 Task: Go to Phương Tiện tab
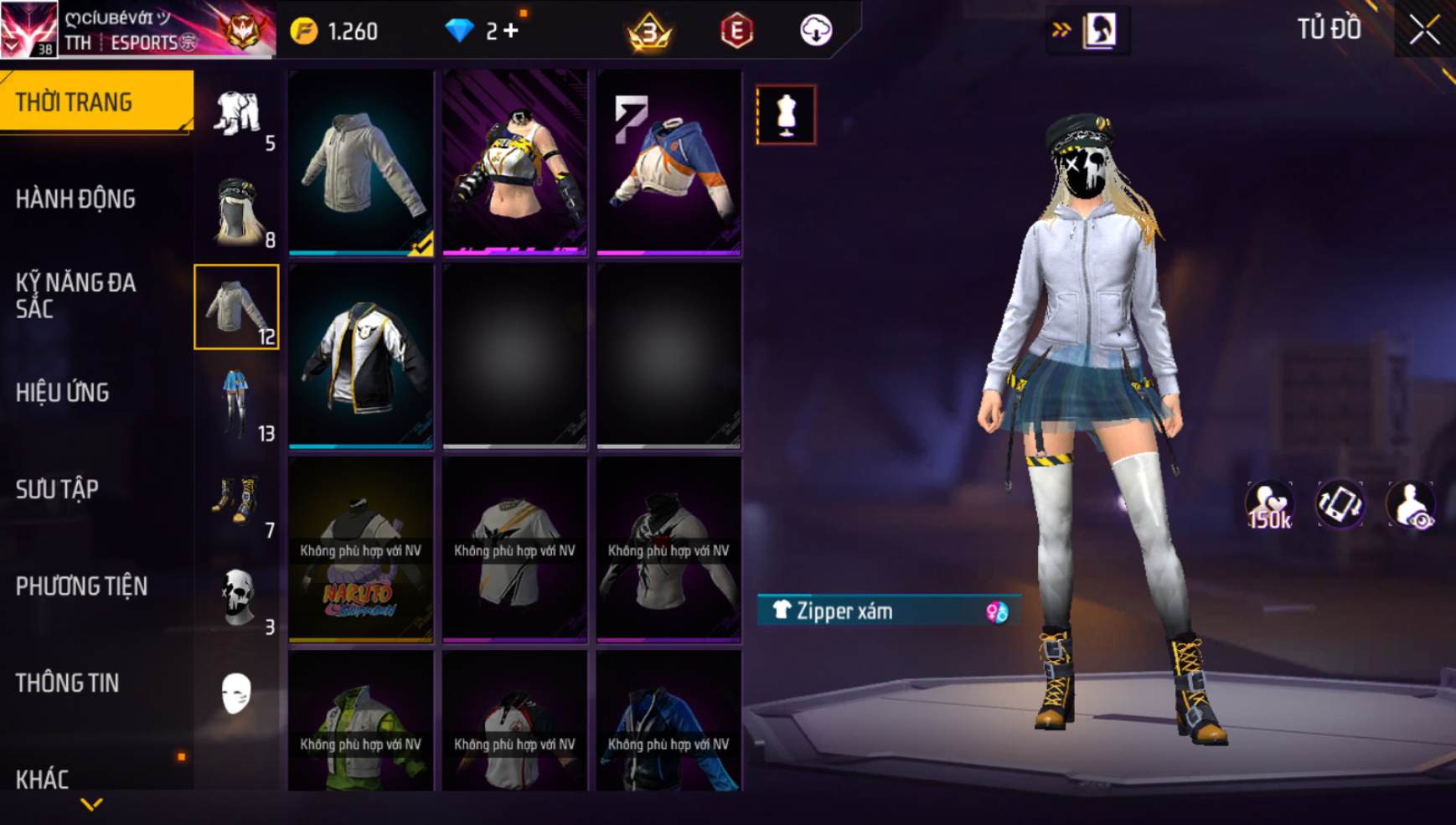point(81,586)
